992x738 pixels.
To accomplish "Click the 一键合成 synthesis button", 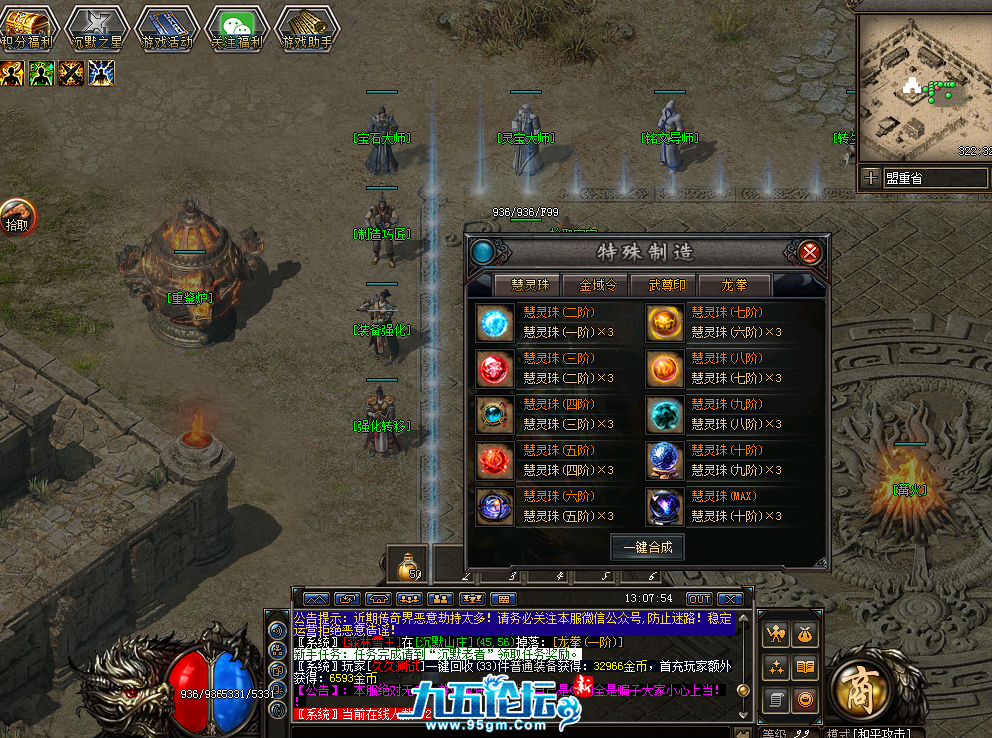I will (x=647, y=547).
